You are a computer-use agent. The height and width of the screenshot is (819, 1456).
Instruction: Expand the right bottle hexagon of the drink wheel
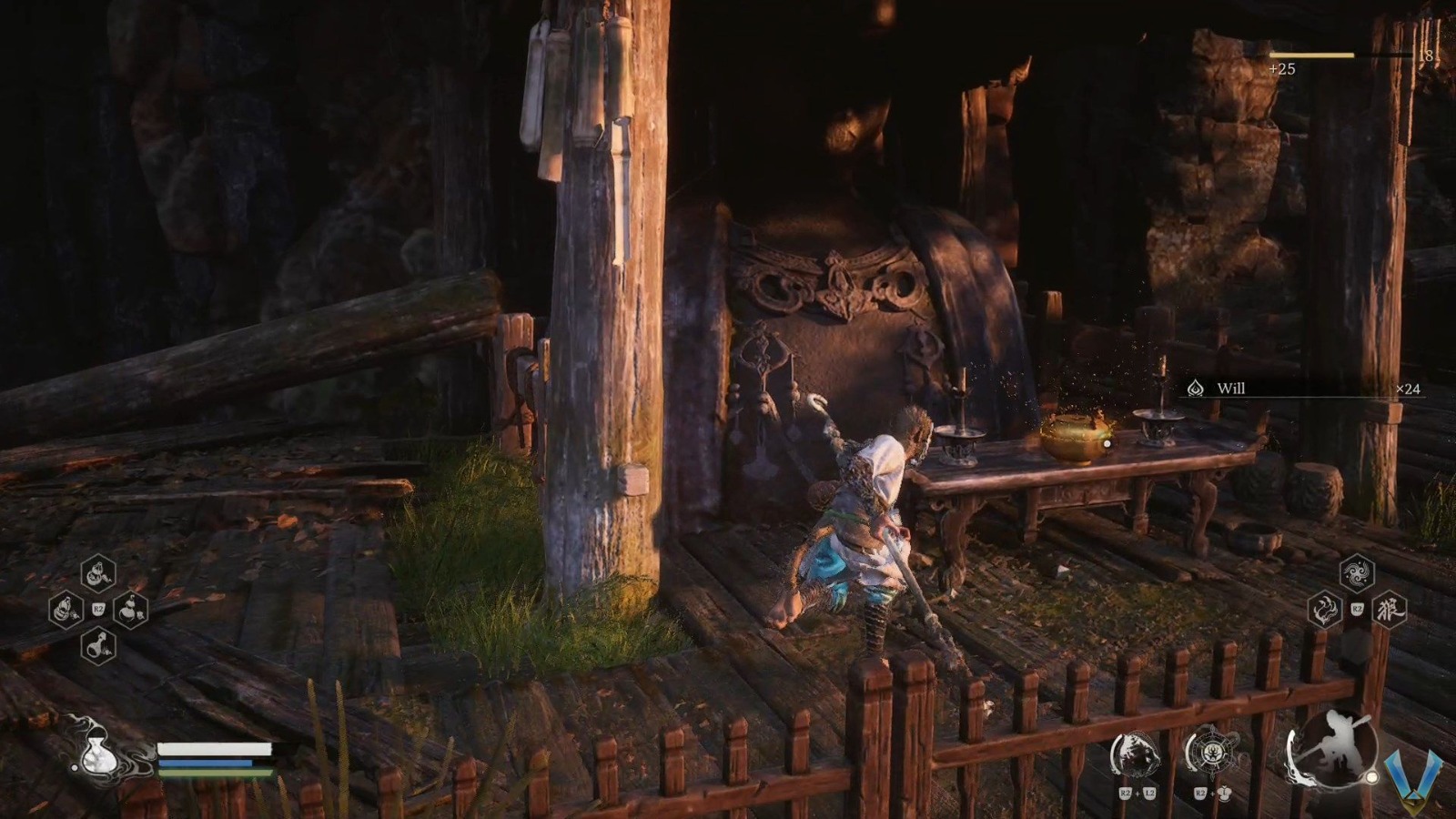click(x=132, y=609)
